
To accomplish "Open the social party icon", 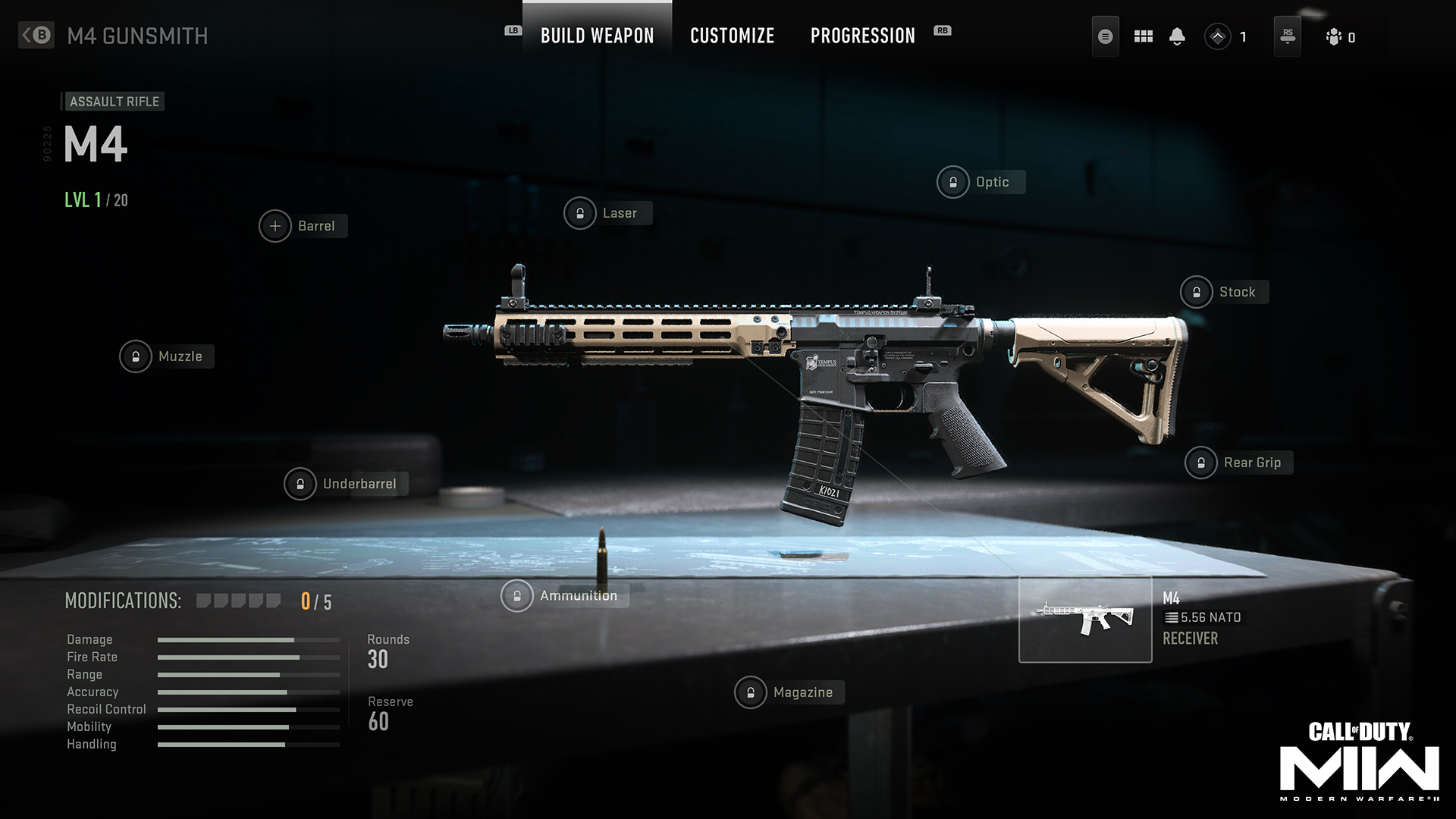I will 1335,36.
